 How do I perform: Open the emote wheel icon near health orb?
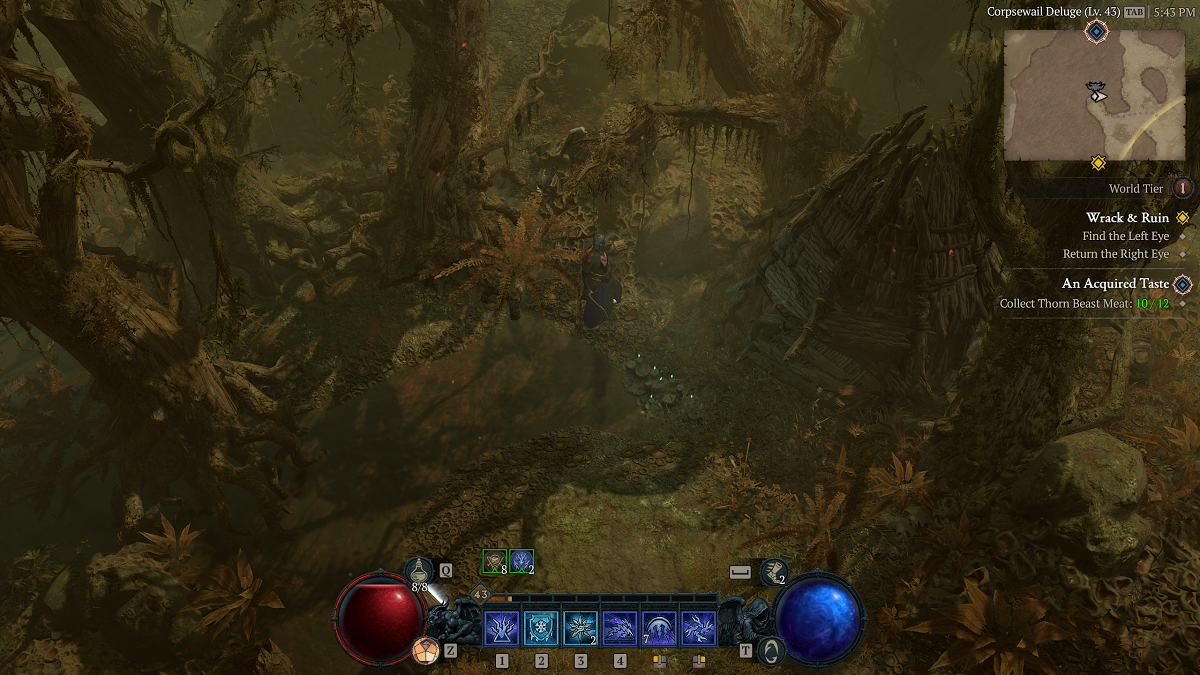pos(426,651)
